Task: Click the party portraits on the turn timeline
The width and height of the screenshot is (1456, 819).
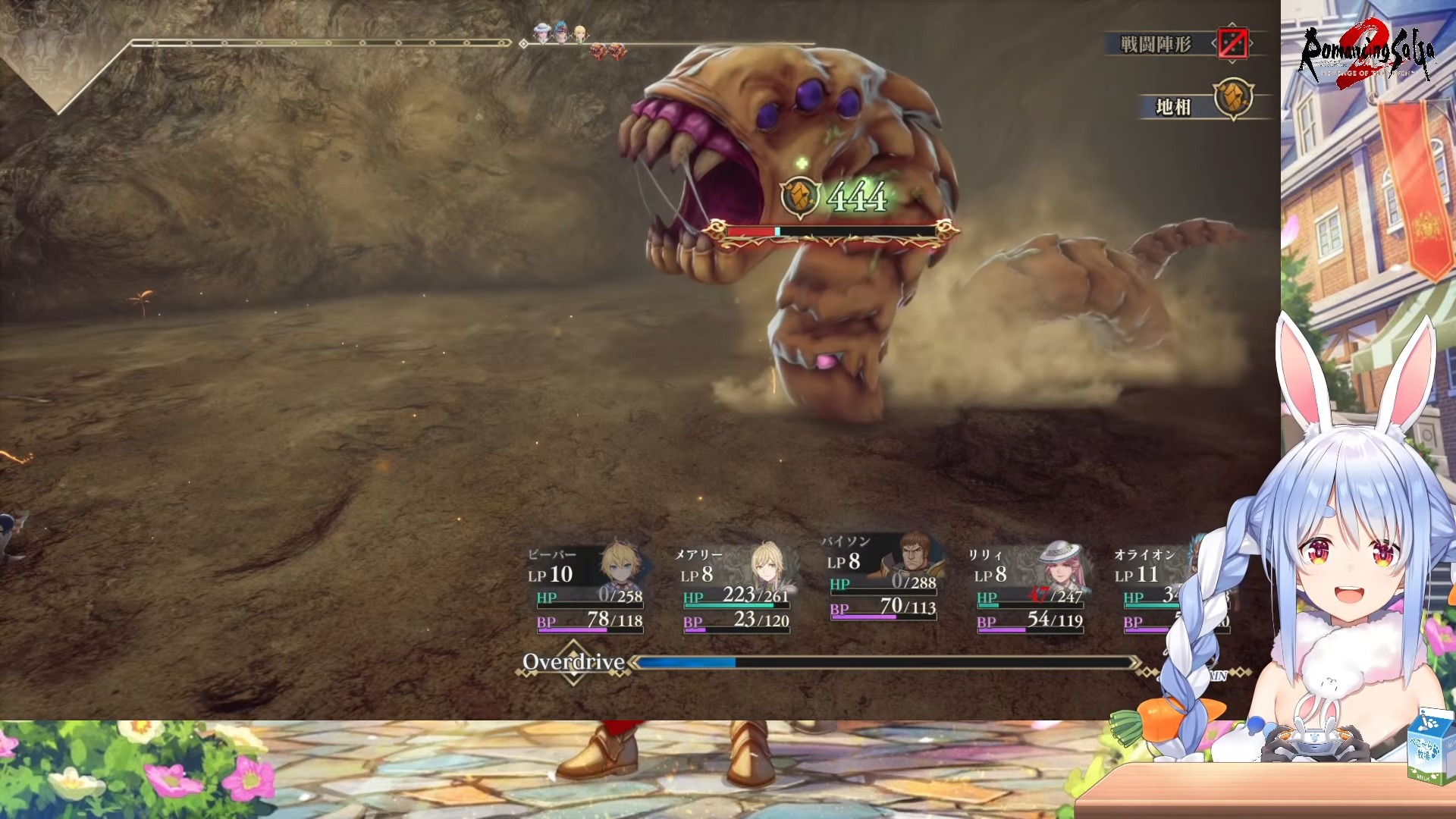Action: [x=560, y=33]
